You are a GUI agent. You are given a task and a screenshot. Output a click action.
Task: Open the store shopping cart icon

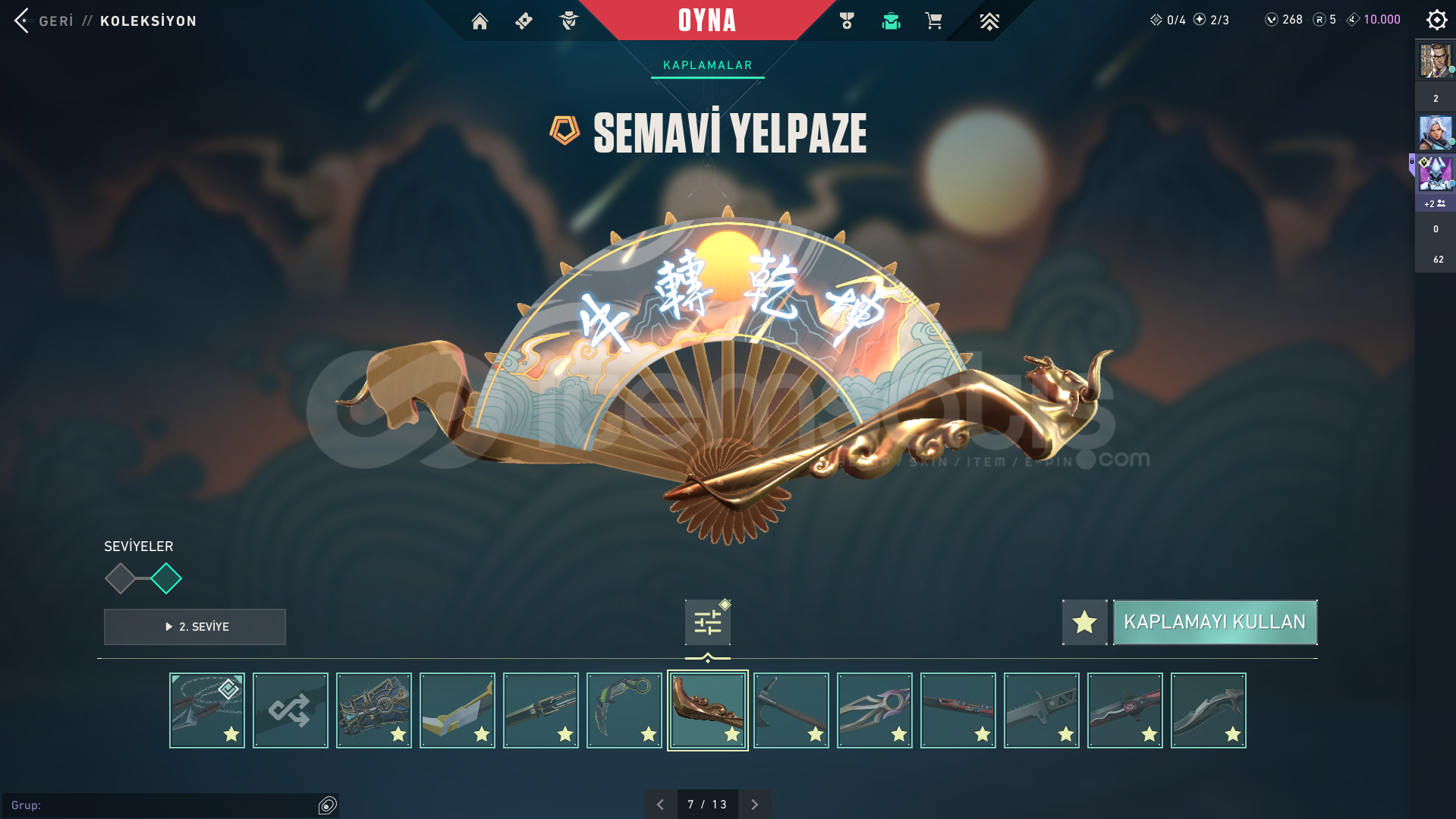click(x=934, y=21)
